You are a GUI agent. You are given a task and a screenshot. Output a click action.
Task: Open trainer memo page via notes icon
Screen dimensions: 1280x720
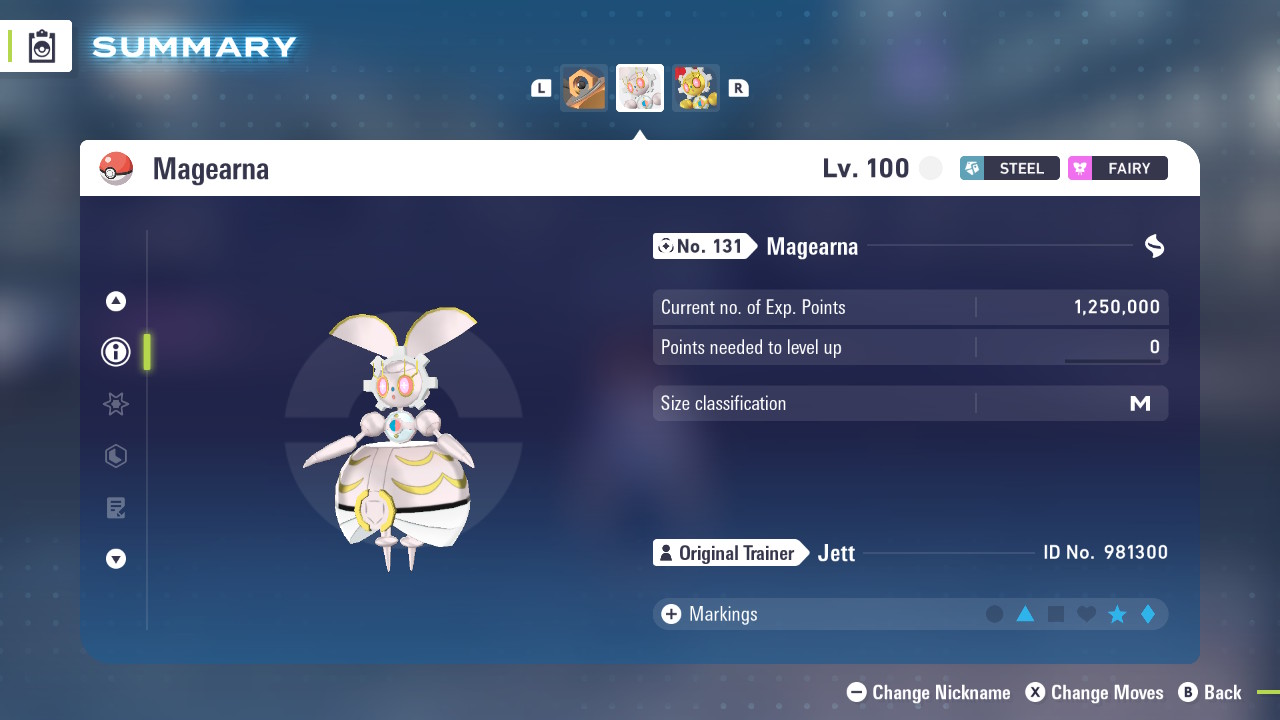pos(115,507)
